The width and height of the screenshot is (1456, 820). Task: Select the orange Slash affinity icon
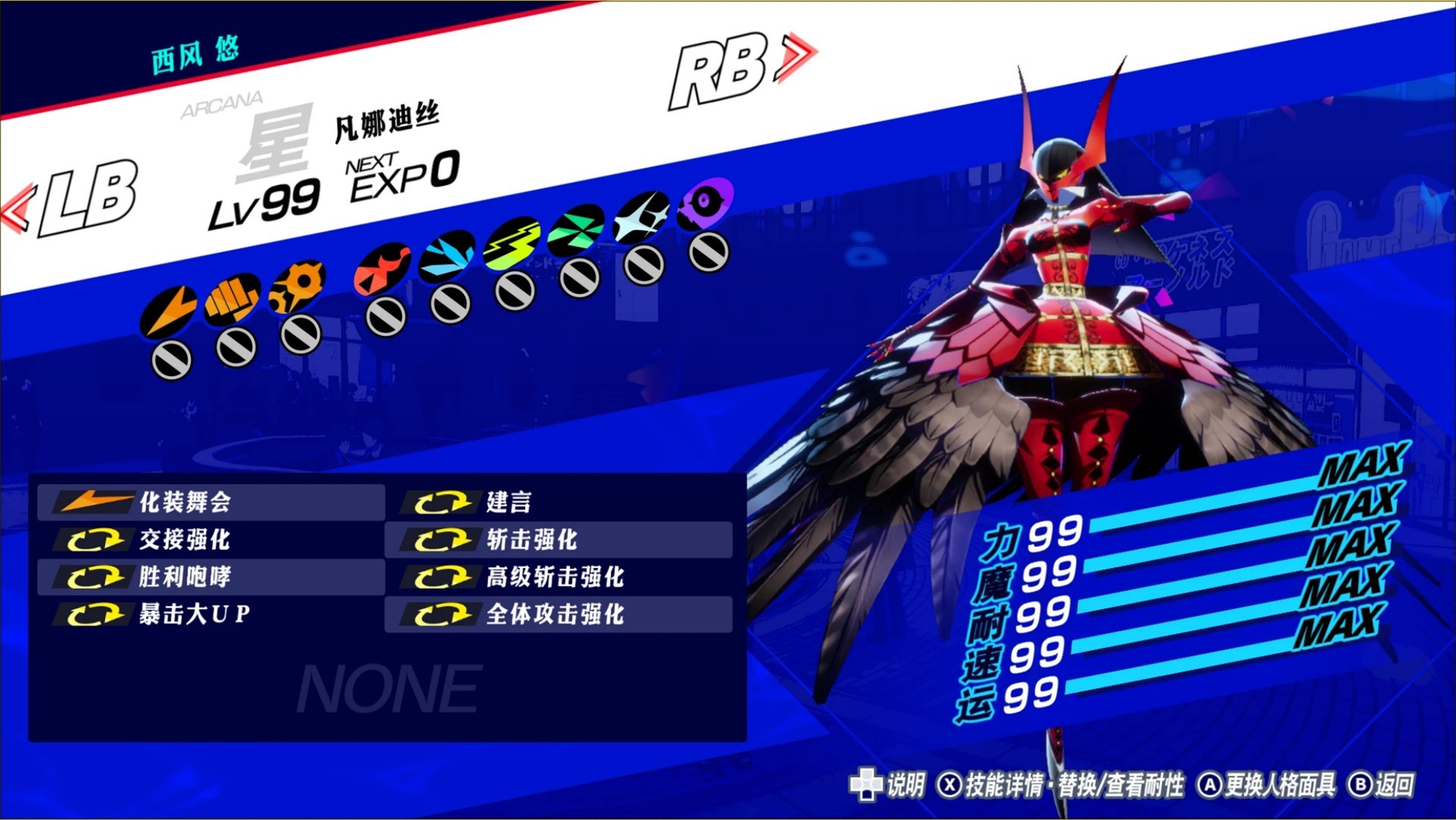[x=169, y=312]
